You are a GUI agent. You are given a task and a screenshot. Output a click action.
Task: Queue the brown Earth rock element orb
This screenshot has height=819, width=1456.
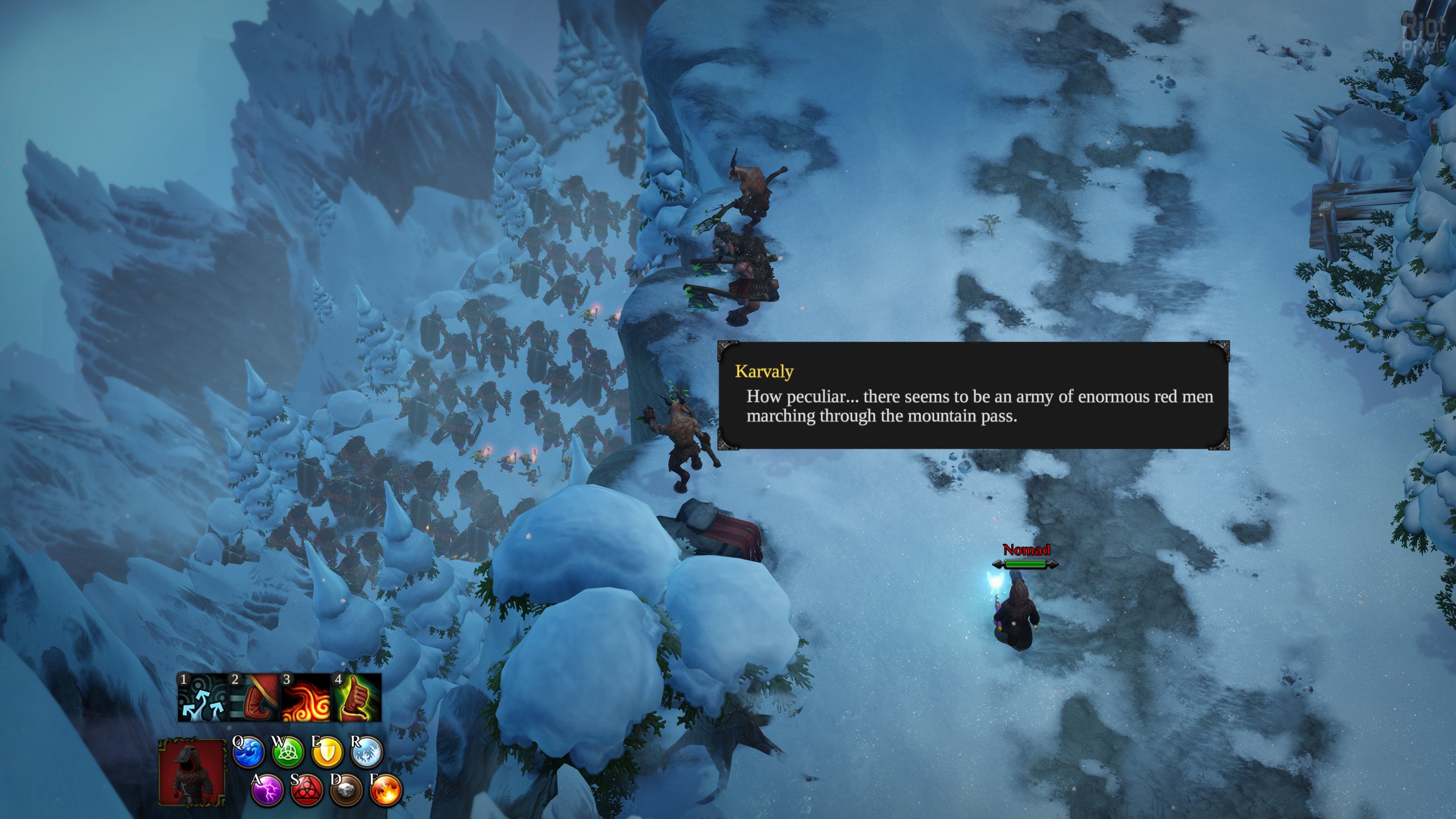pyautogui.click(x=346, y=791)
